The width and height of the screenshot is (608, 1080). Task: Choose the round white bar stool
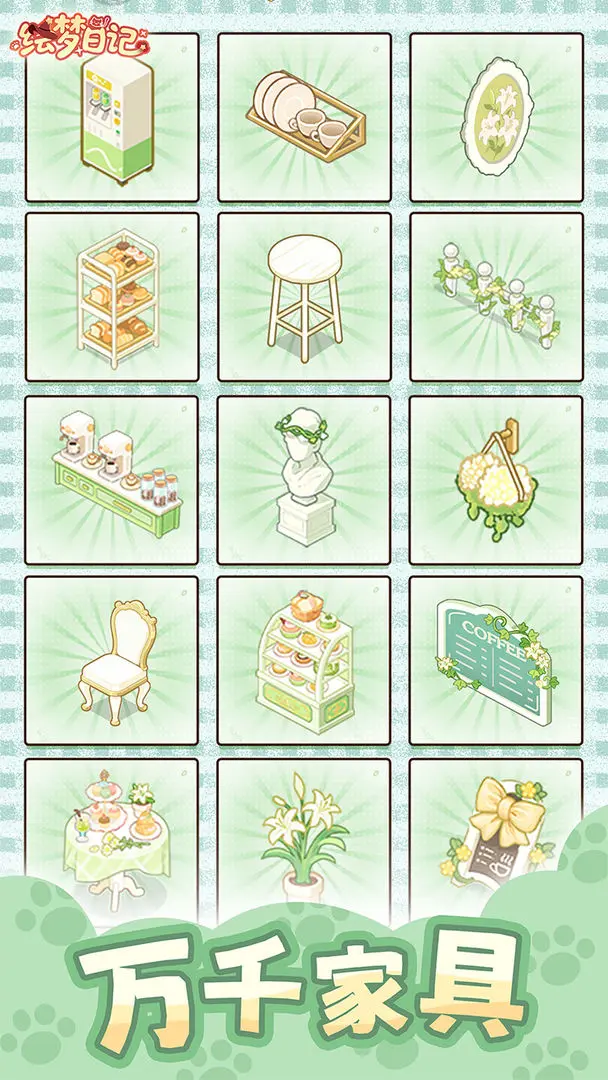pos(304,298)
